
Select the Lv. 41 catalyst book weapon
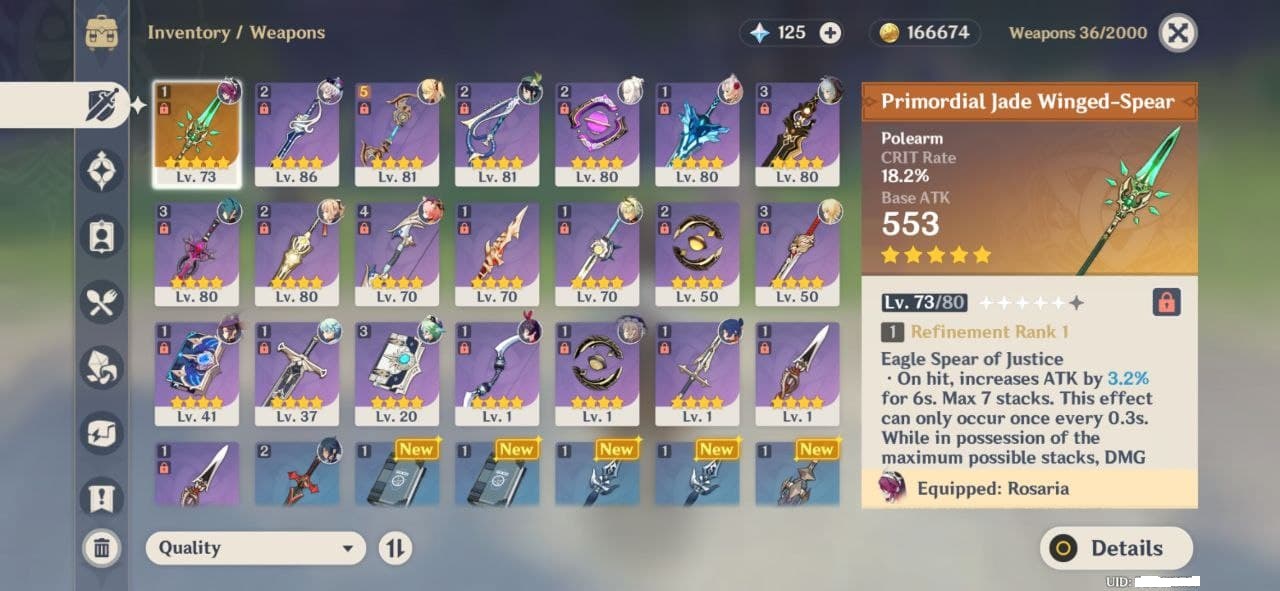click(197, 374)
